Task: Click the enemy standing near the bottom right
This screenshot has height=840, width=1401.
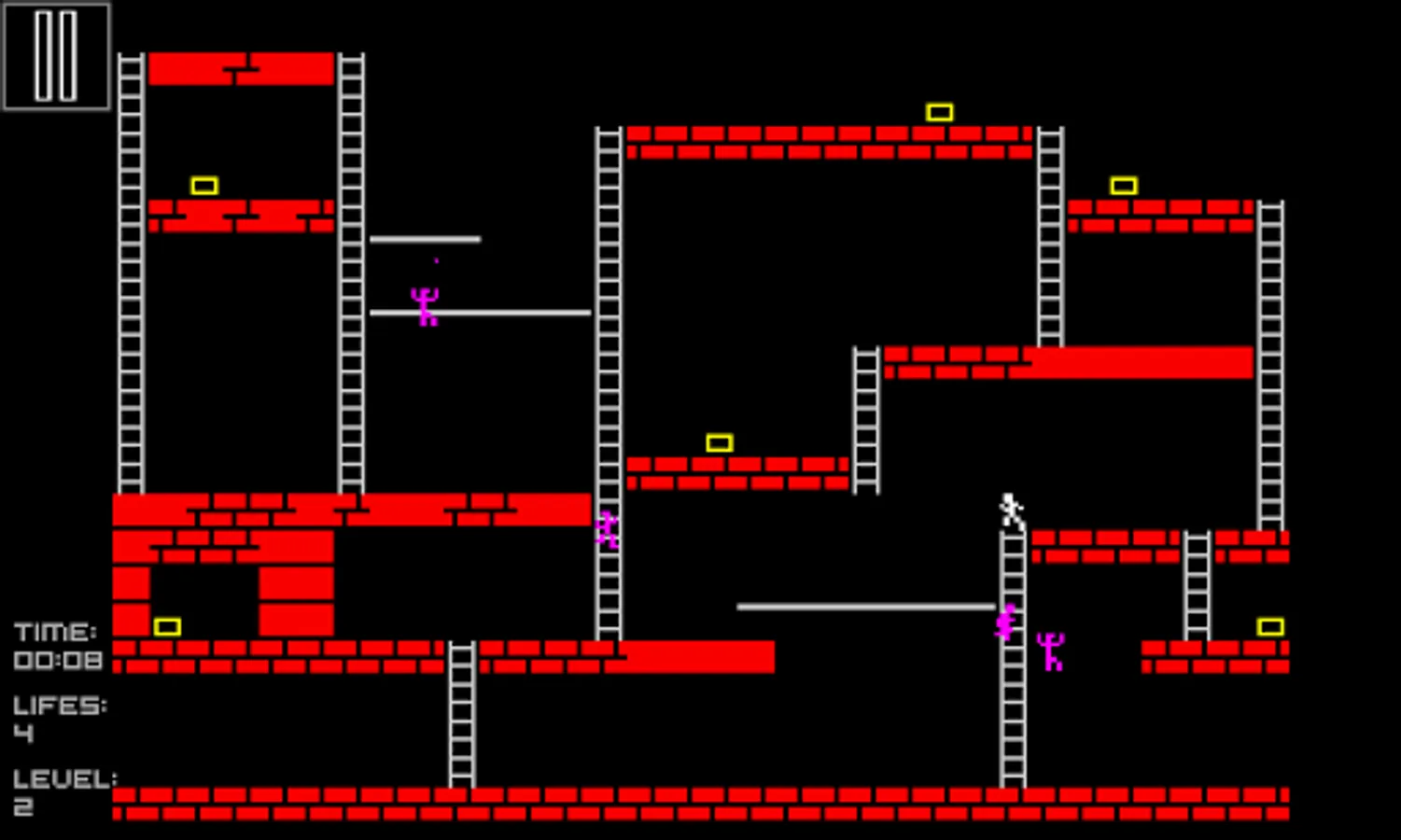Action: point(1053,651)
